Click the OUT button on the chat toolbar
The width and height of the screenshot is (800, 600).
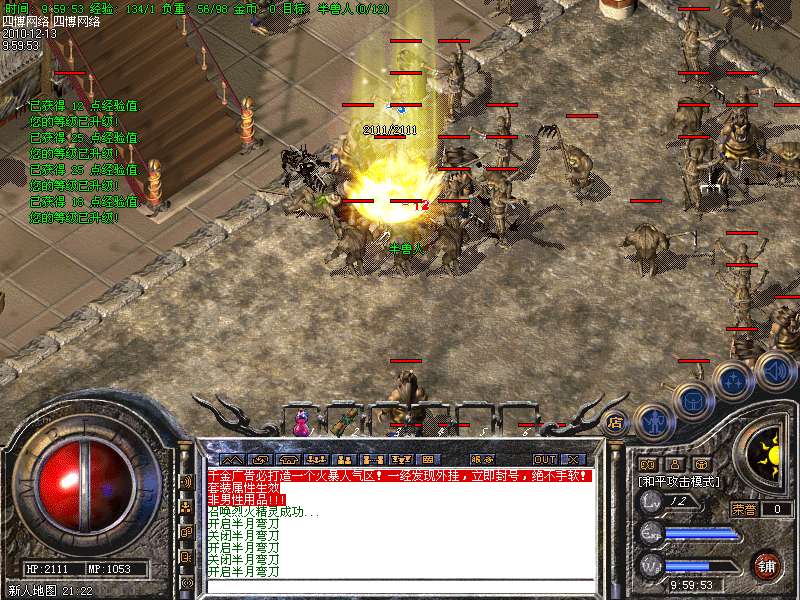coord(544,460)
